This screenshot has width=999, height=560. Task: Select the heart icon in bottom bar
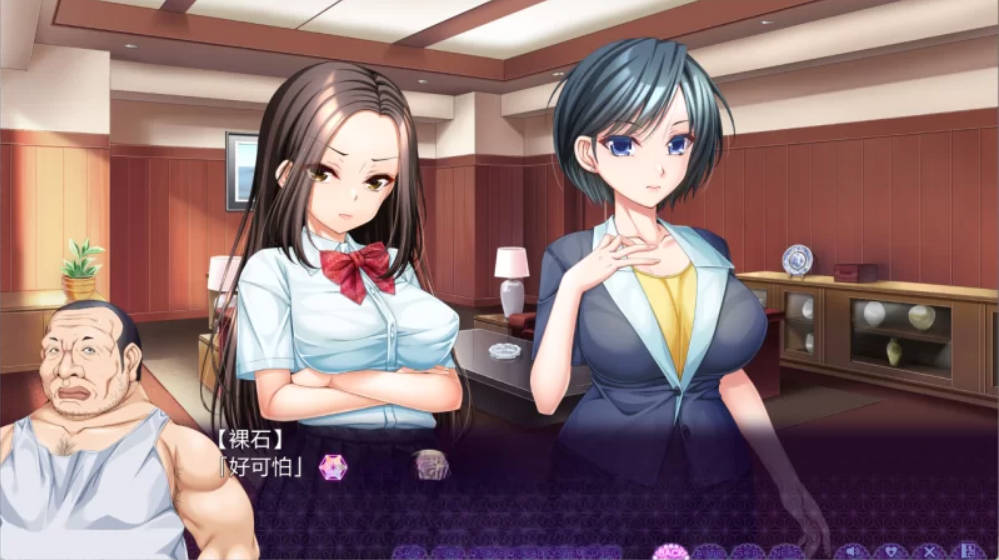[x=890, y=551]
